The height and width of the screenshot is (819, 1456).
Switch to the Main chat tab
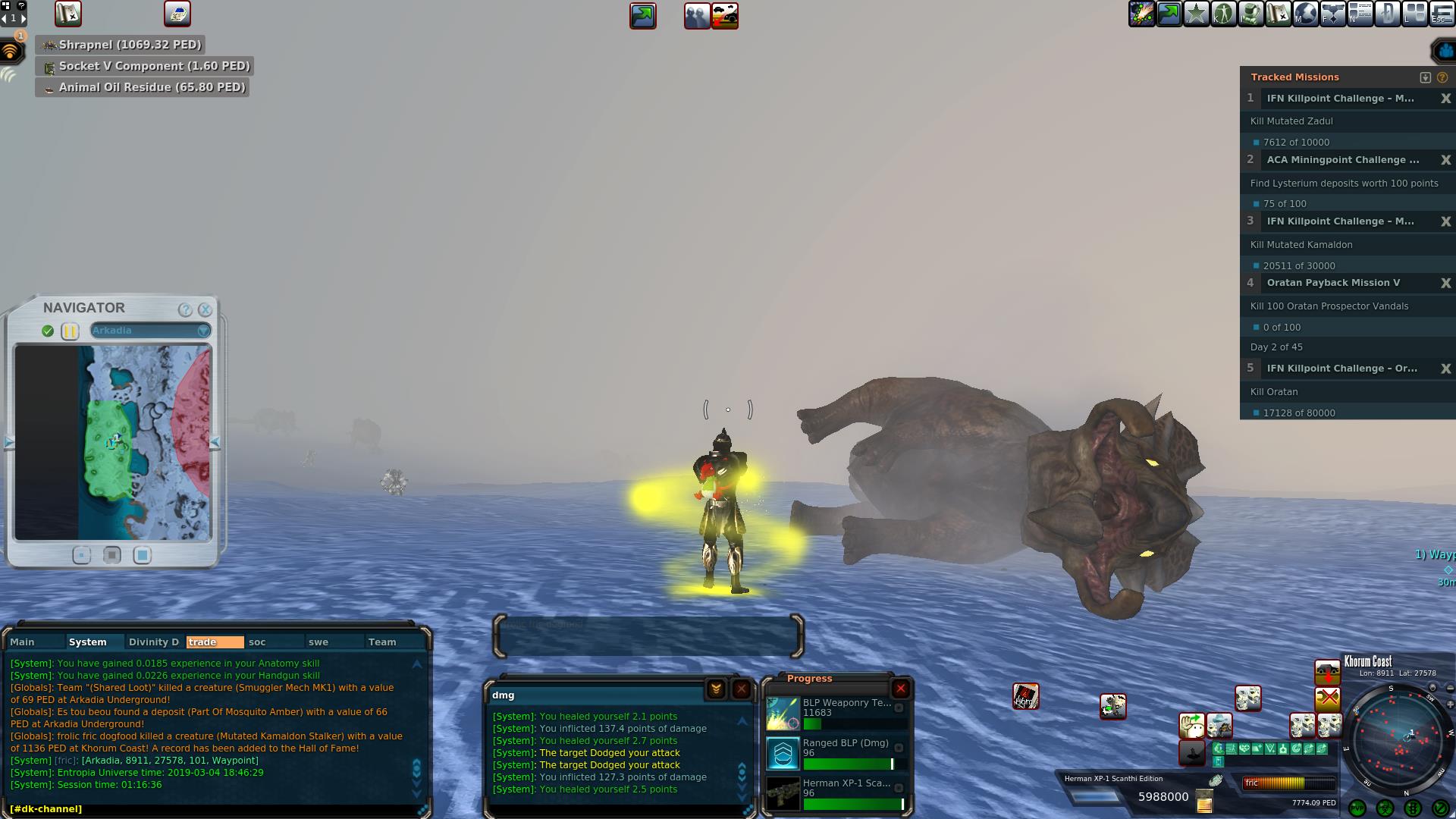(23, 642)
